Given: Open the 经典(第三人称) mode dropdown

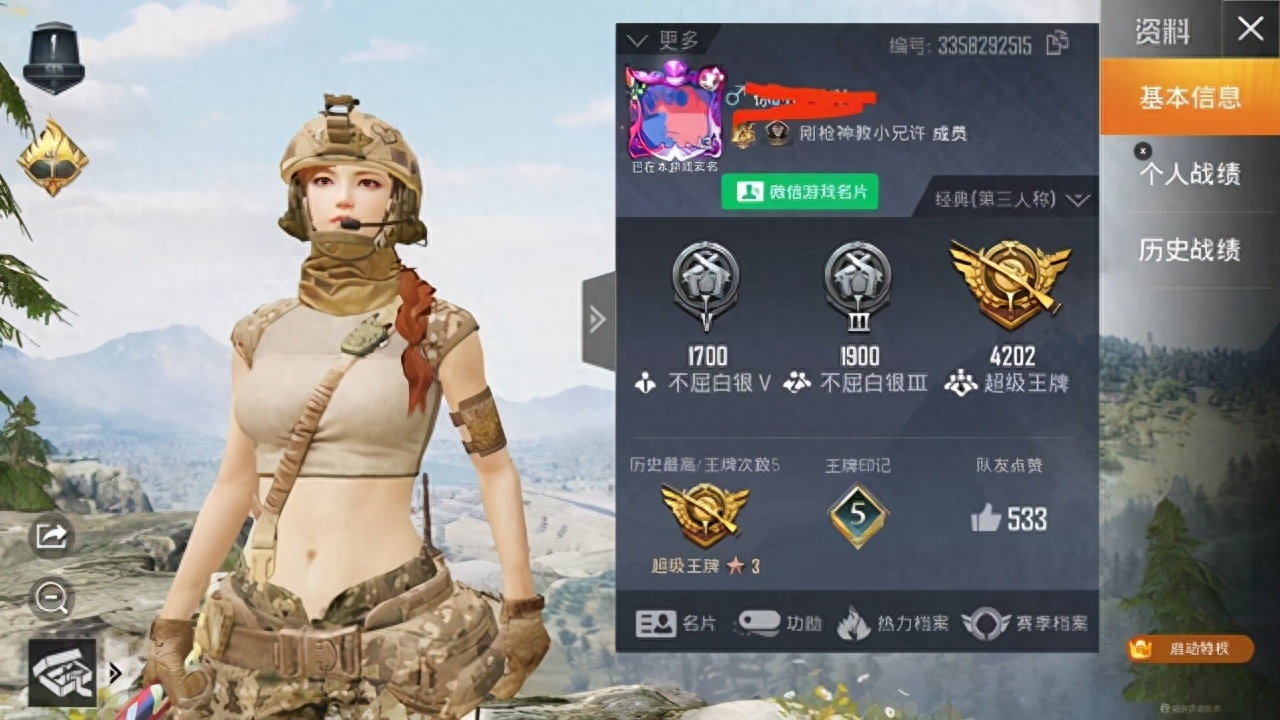Looking at the screenshot, I should 1000,198.
